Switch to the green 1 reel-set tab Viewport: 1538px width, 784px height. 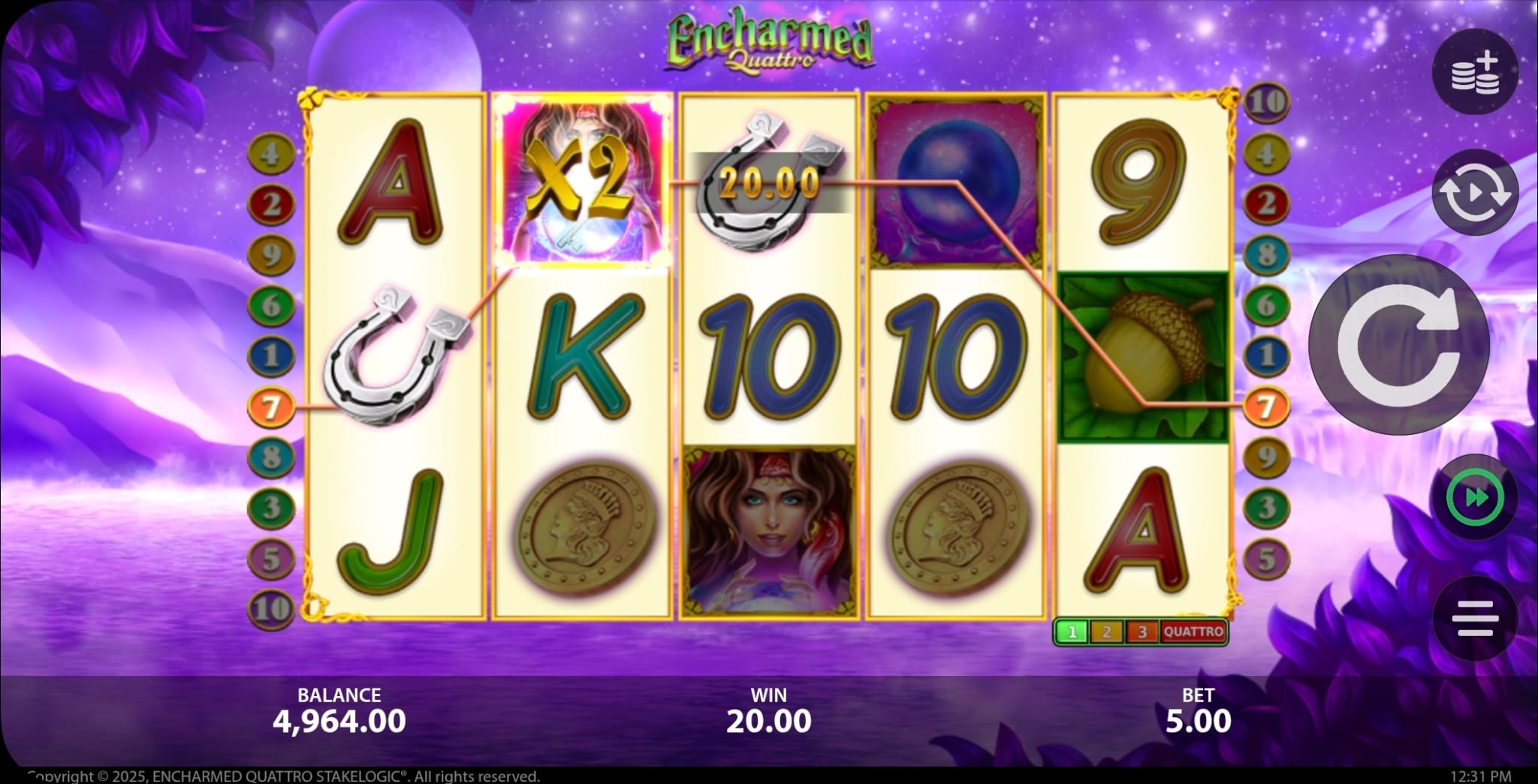pyautogui.click(x=1072, y=632)
